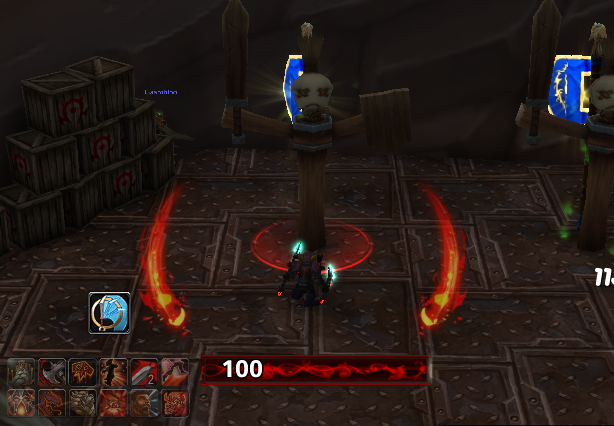Trigger the dark silhouette figure ability

click(x=113, y=373)
